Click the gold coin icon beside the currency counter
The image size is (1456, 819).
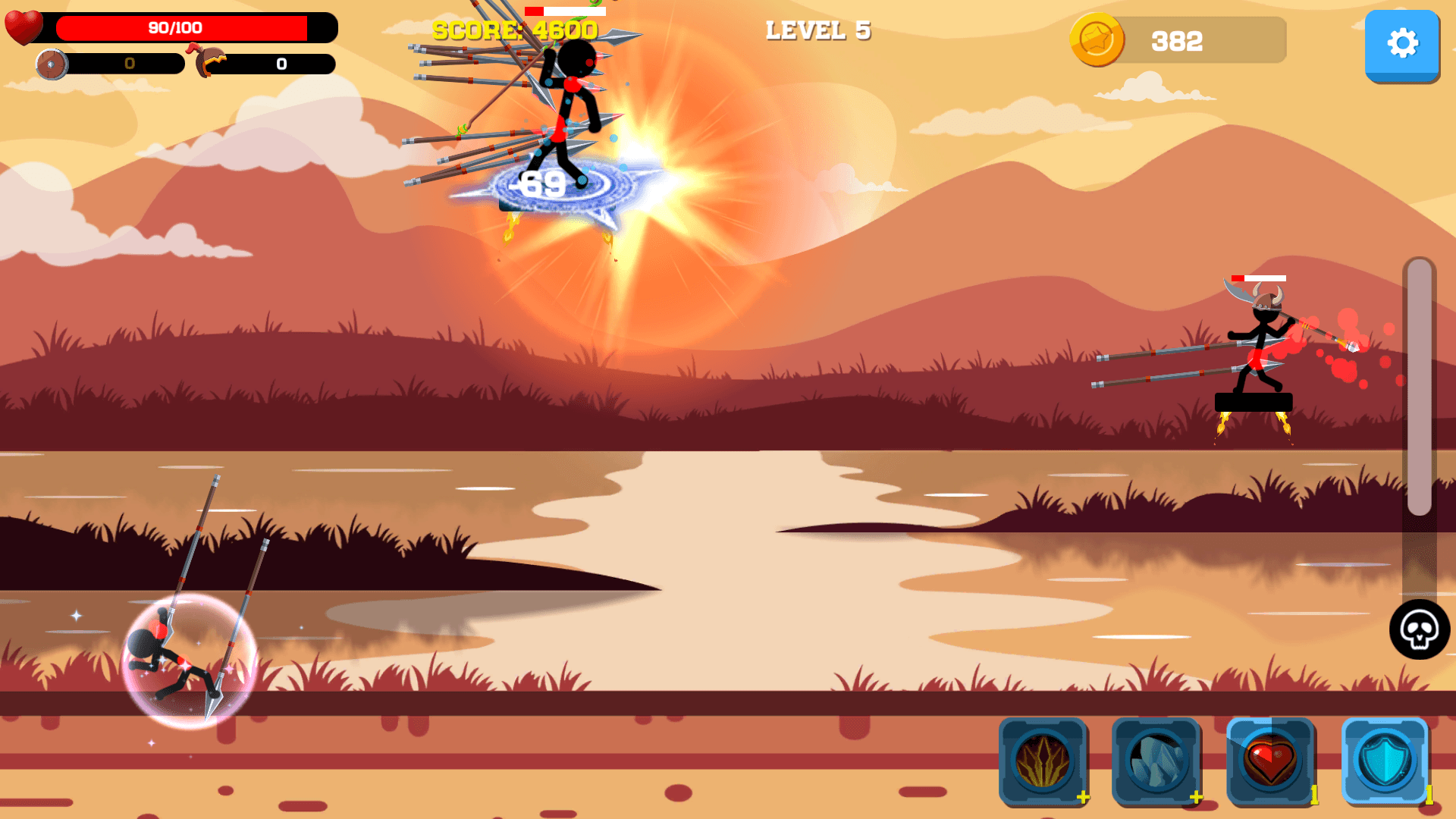coord(1098,41)
